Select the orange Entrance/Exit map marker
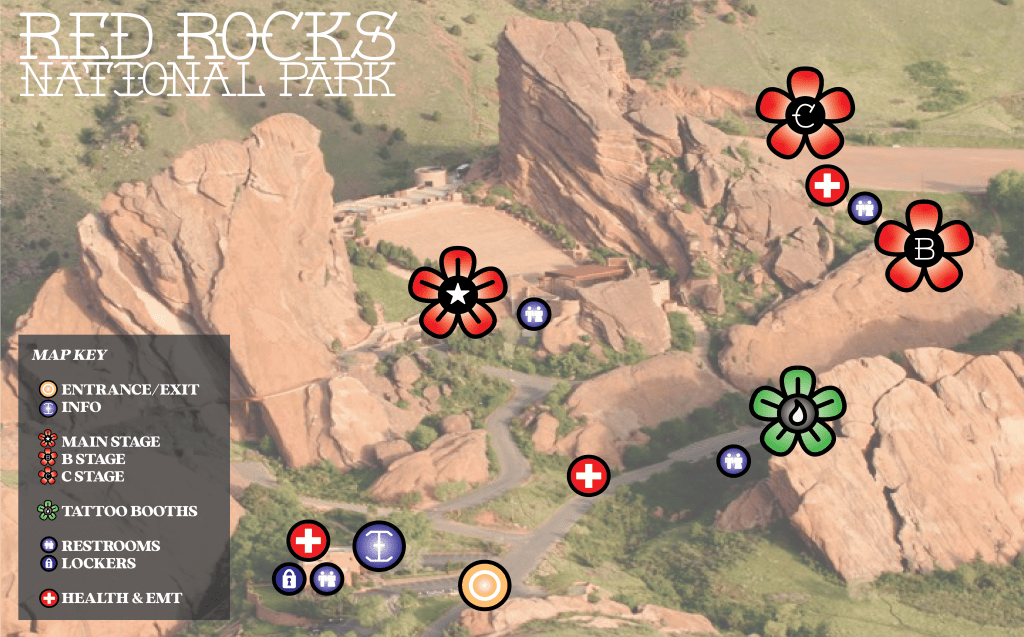 [x=485, y=584]
